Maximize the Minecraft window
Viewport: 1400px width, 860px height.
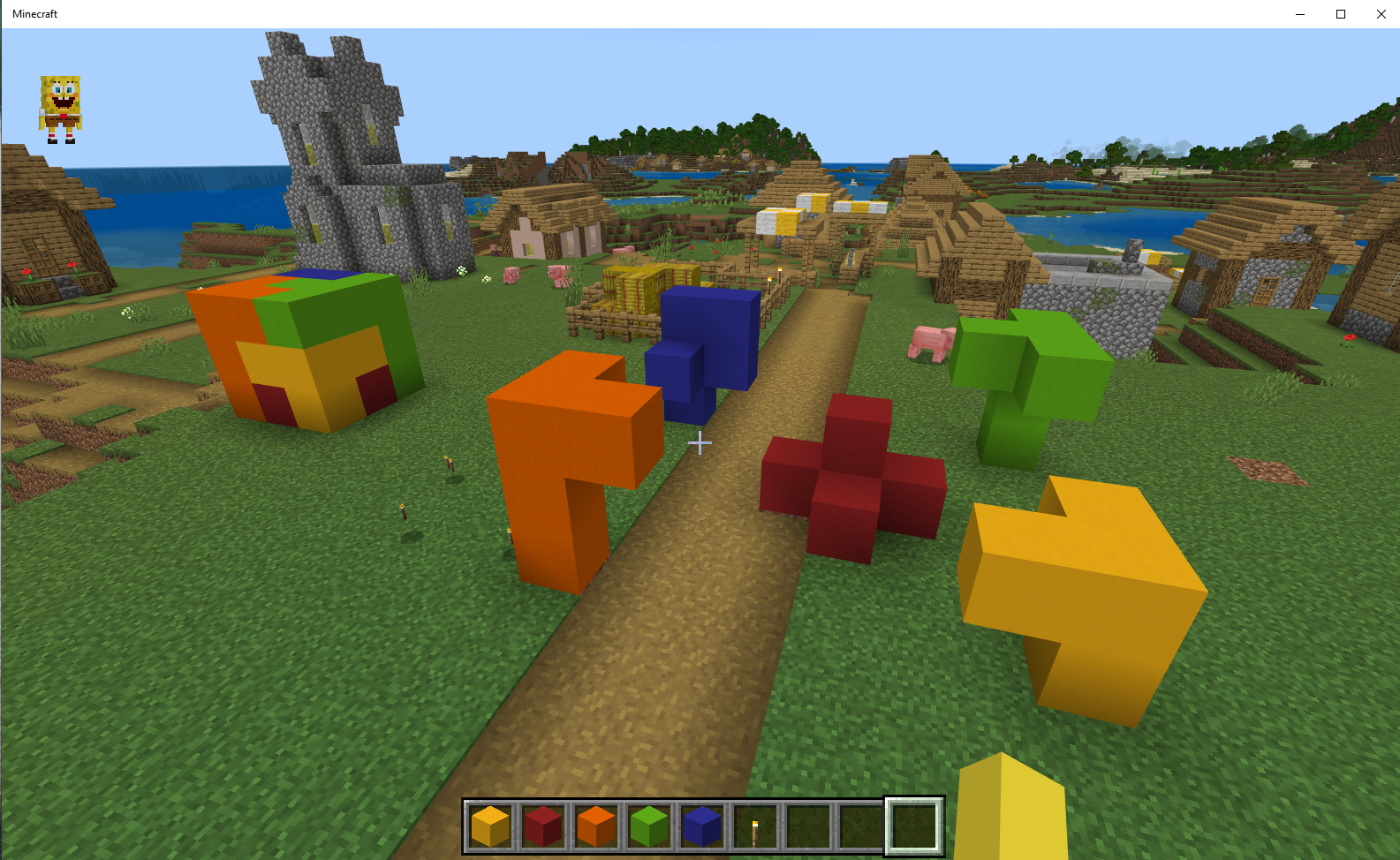(x=1340, y=14)
